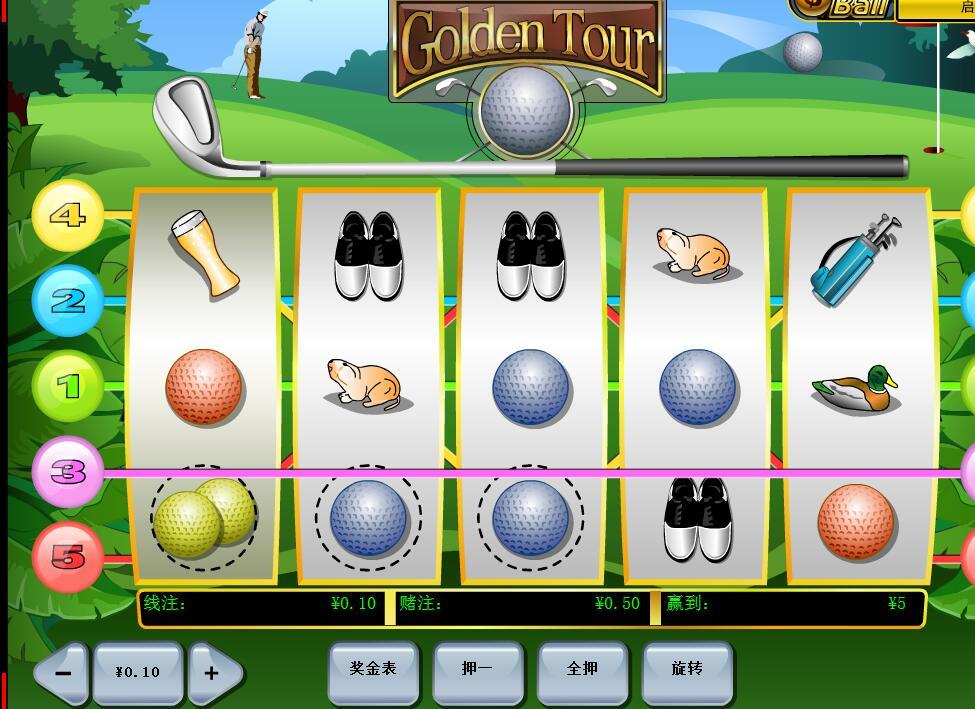Screen dimensions: 975x709
Task: Select payline 3 pink button
Action: coord(68,471)
